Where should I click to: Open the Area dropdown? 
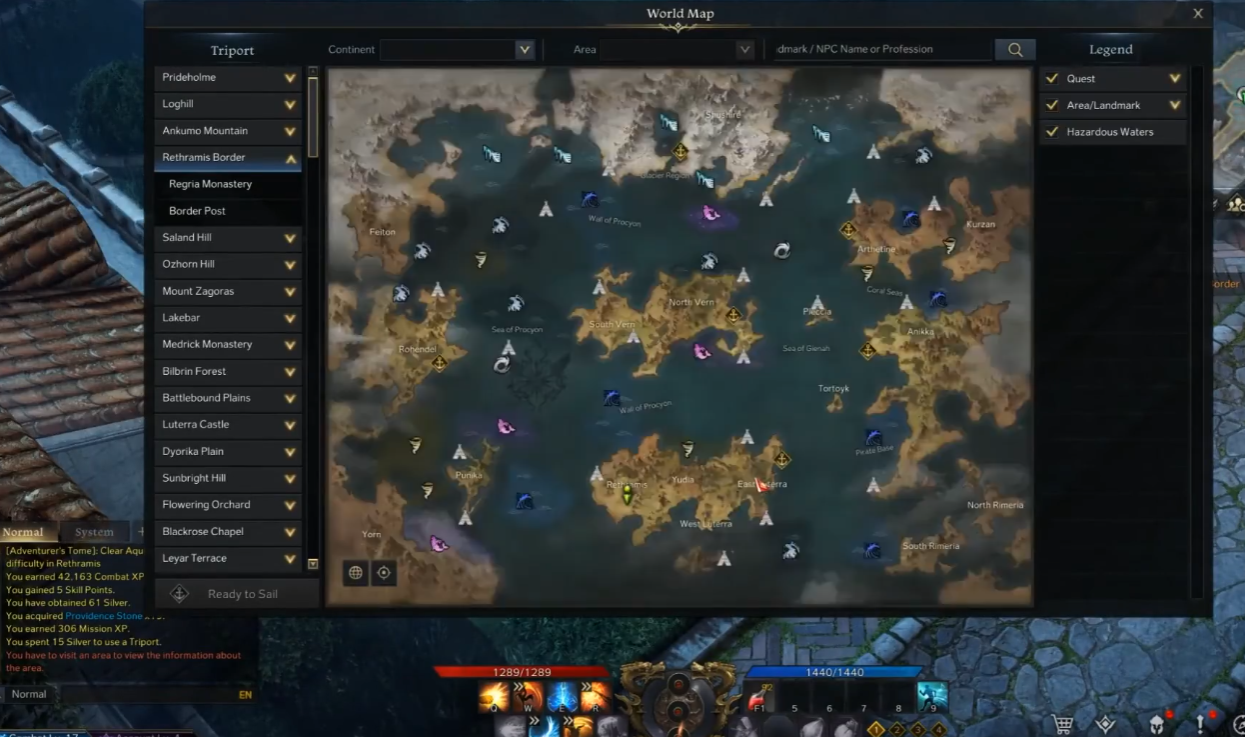click(x=744, y=49)
